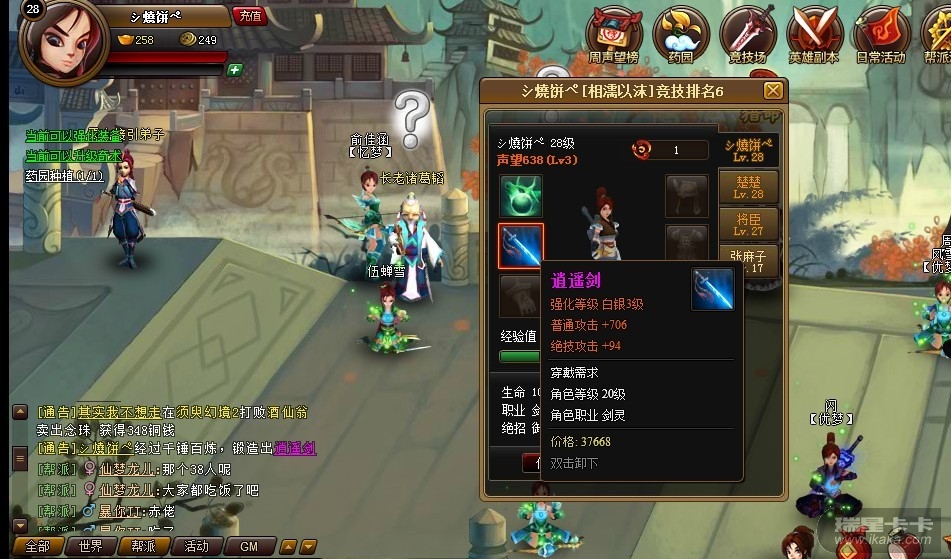Select the 楚楚 Lv.28 party member tab
This screenshot has height=559, width=951.
point(749,187)
